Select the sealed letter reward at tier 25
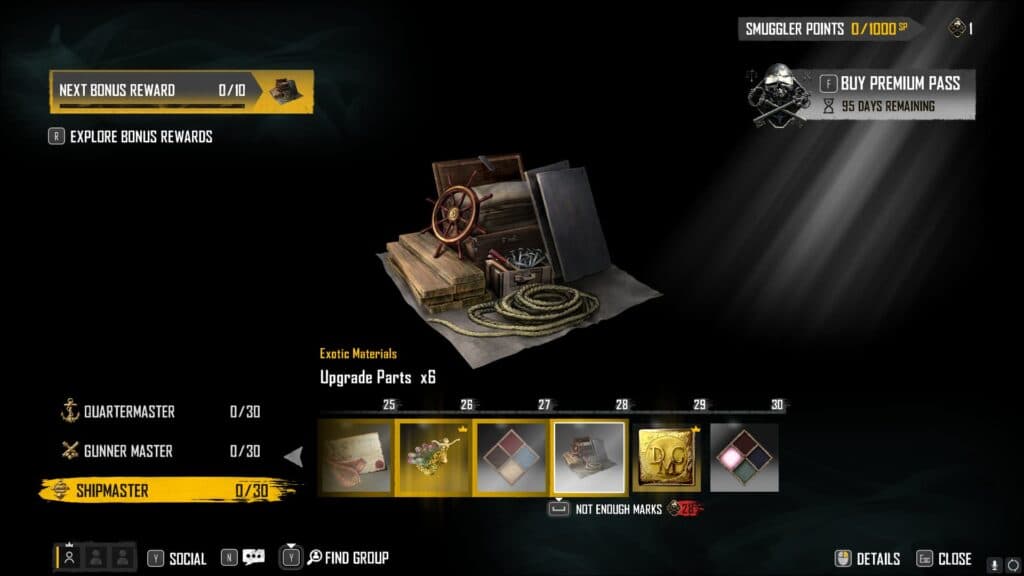This screenshot has height=576, width=1024. (354, 457)
